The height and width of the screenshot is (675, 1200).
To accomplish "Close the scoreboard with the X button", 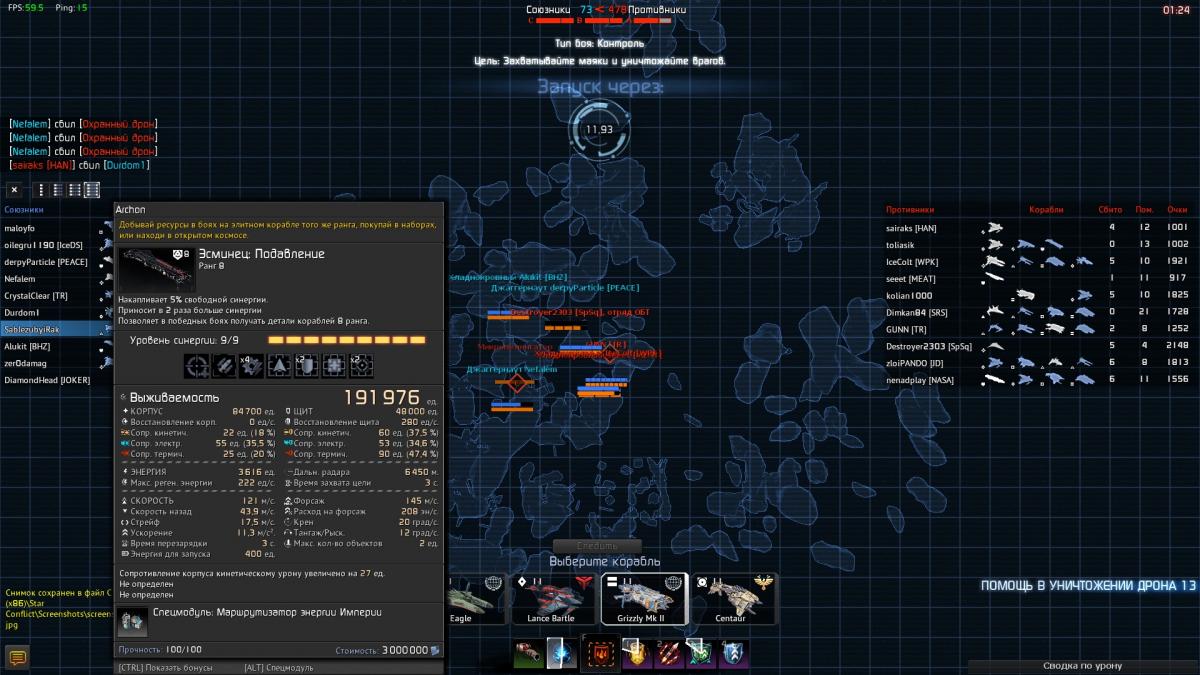I will [15, 189].
